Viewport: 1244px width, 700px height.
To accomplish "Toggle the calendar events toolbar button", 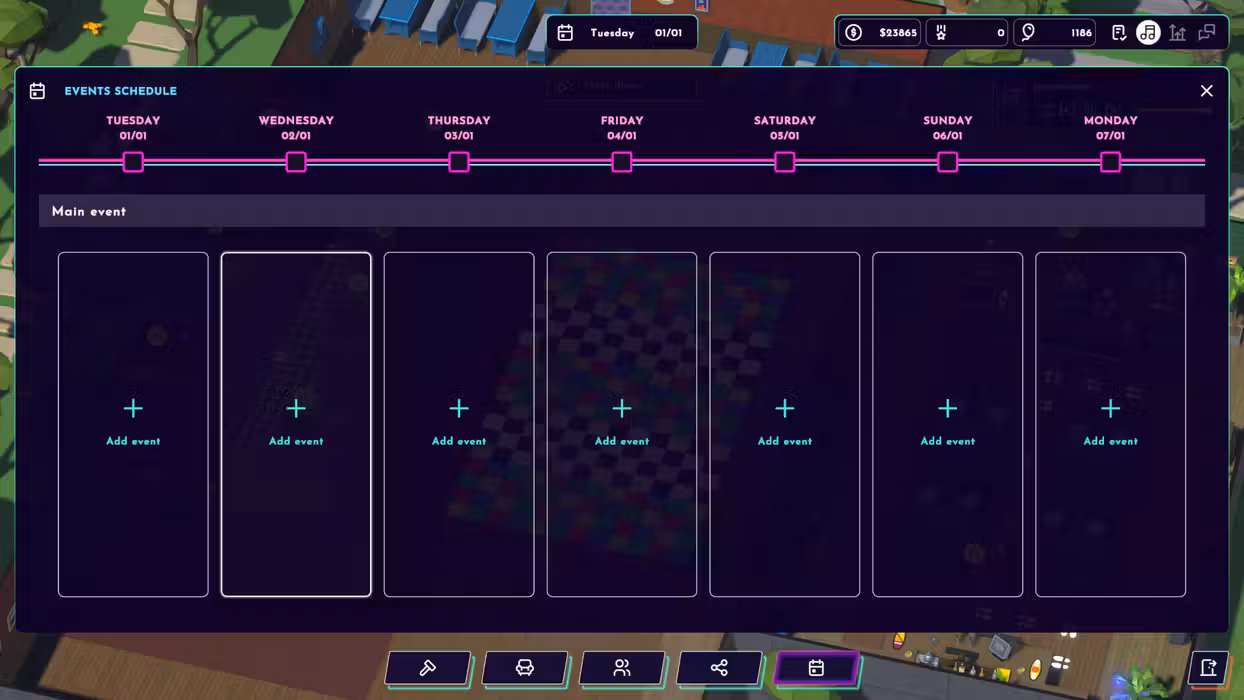I will click(816, 668).
